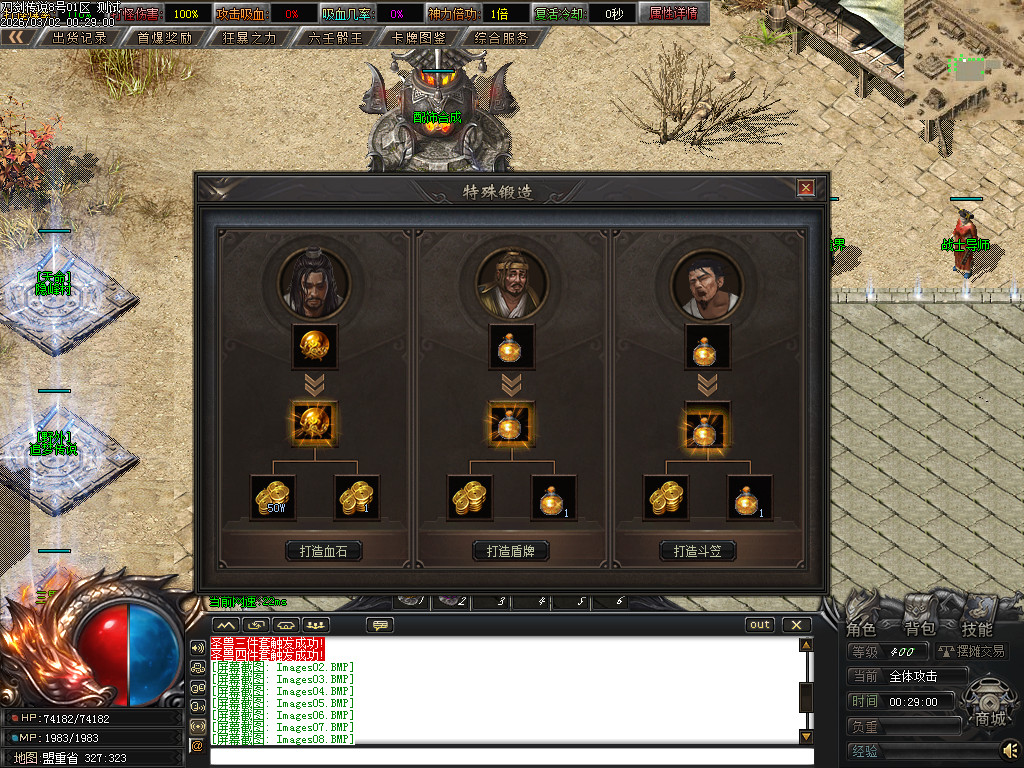Collapse the top menu with the arrow button
This screenshot has width=1024, height=768.
point(15,38)
